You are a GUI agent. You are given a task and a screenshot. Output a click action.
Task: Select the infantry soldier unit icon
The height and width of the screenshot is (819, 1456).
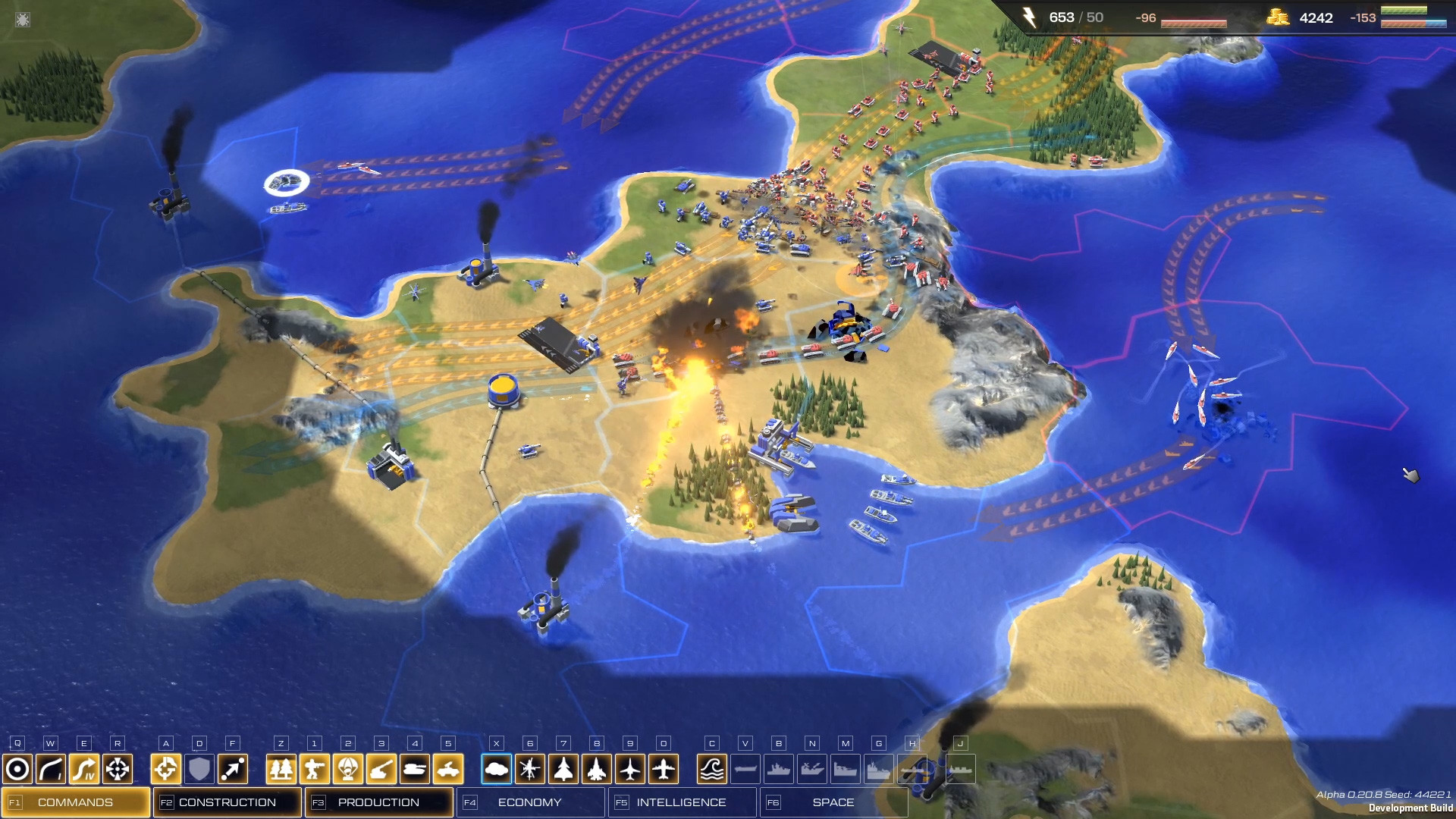[313, 769]
